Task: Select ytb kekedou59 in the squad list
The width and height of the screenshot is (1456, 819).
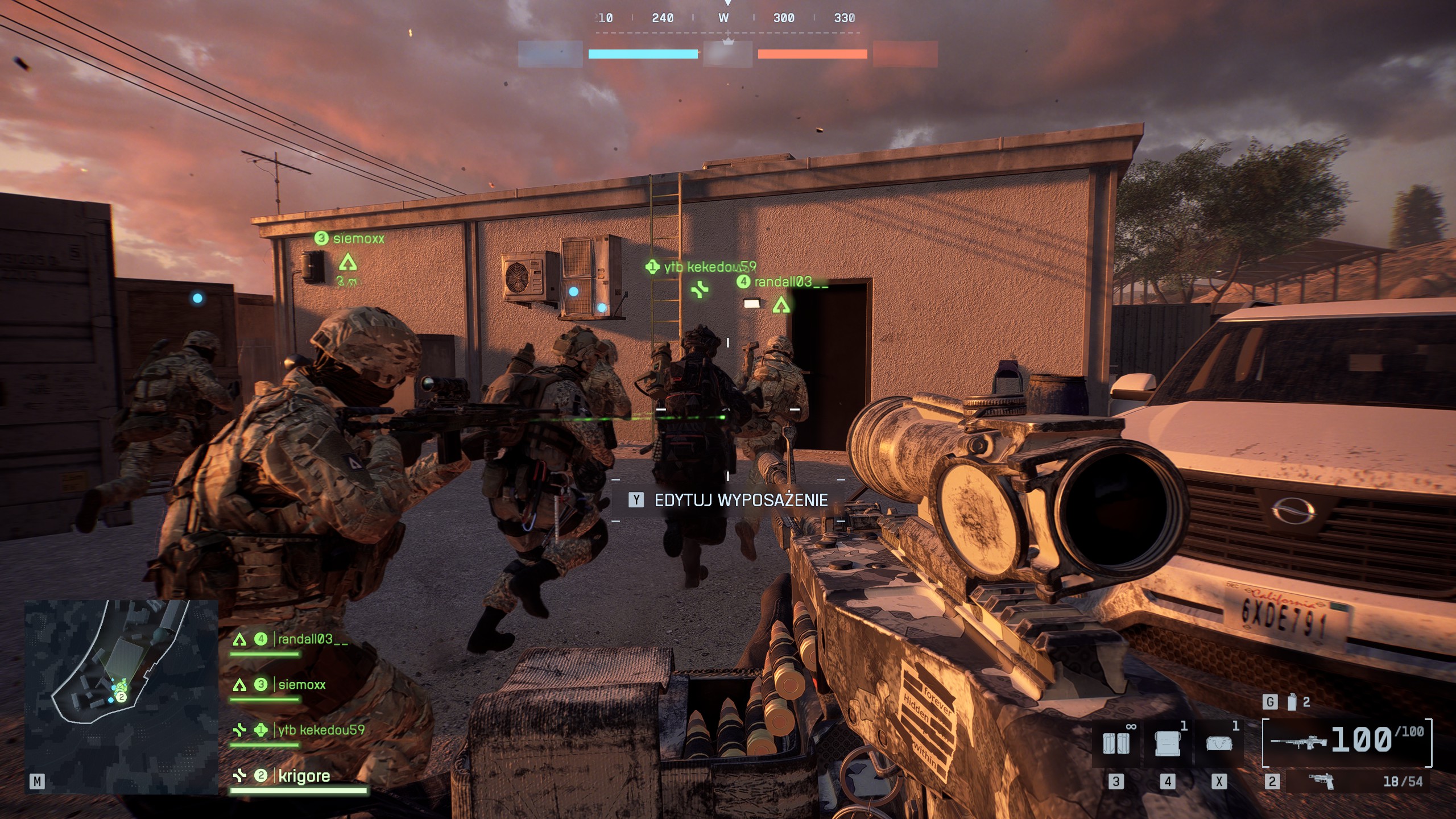Action: [321, 730]
